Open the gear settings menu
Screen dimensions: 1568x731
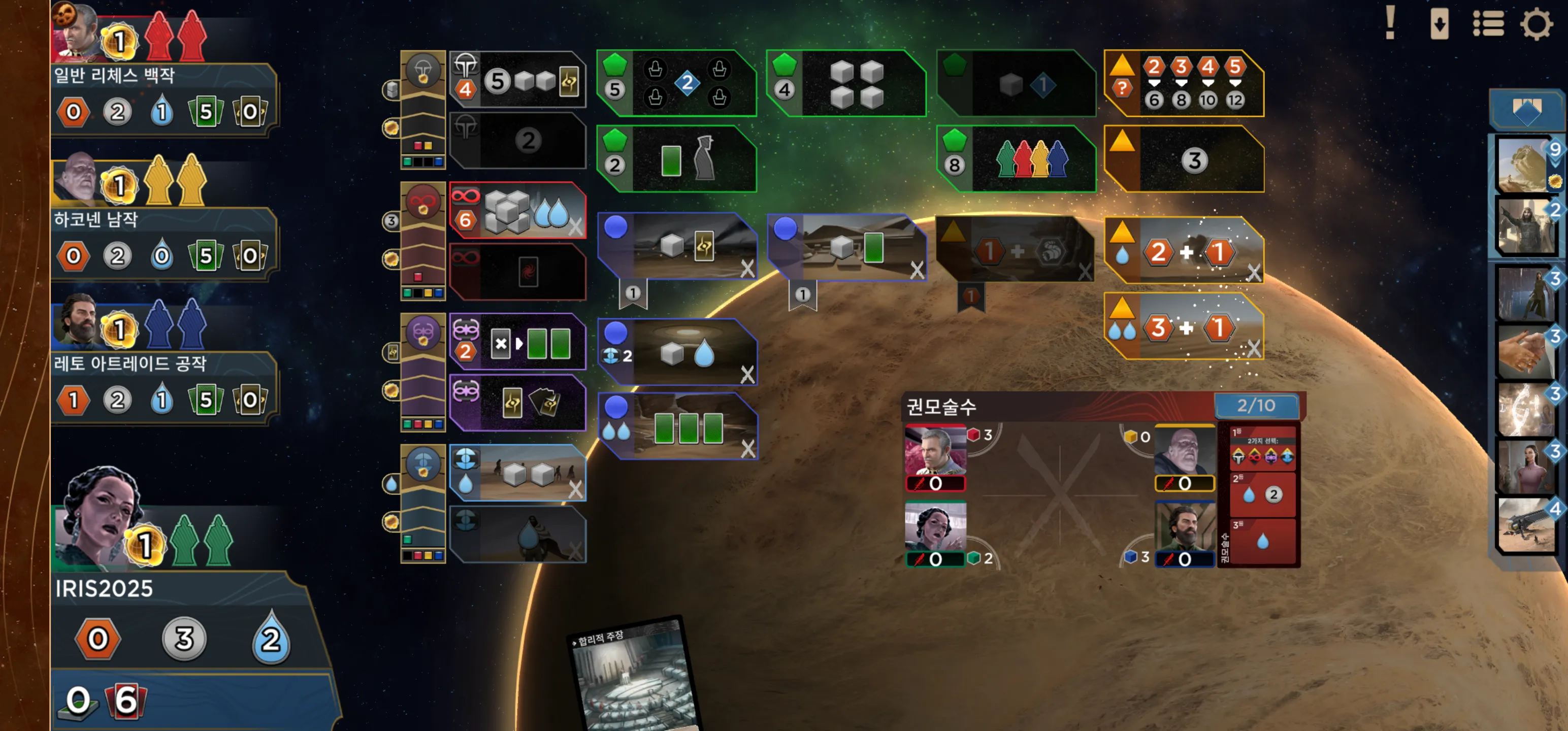click(x=1536, y=24)
